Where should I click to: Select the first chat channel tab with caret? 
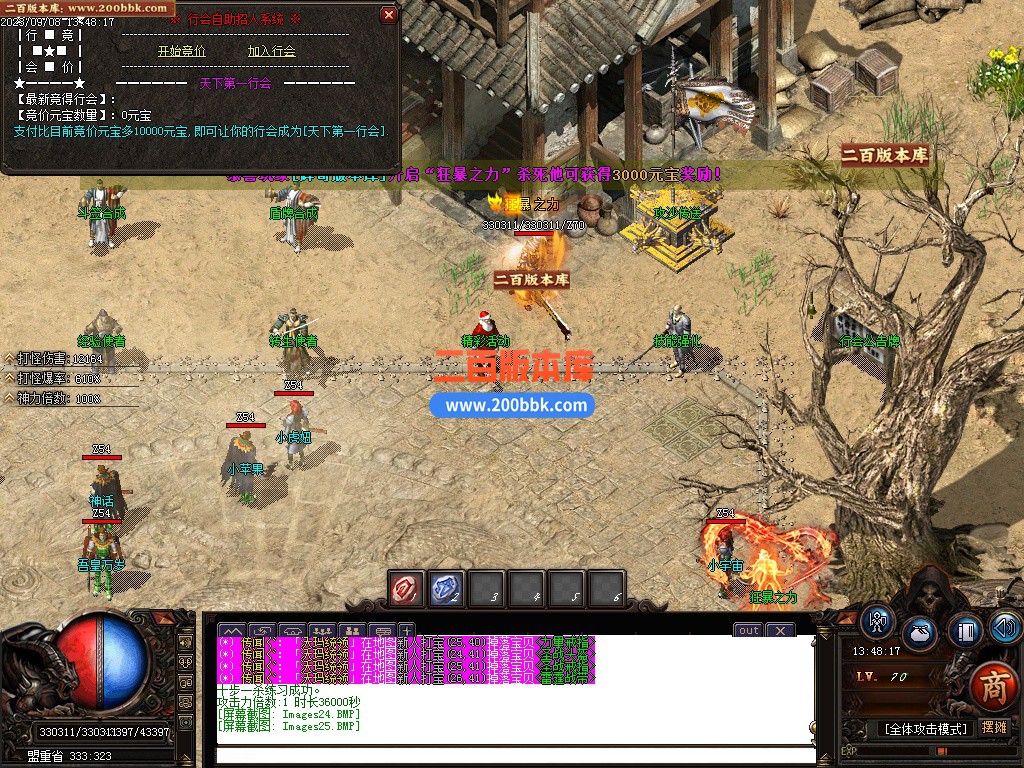[x=232, y=630]
